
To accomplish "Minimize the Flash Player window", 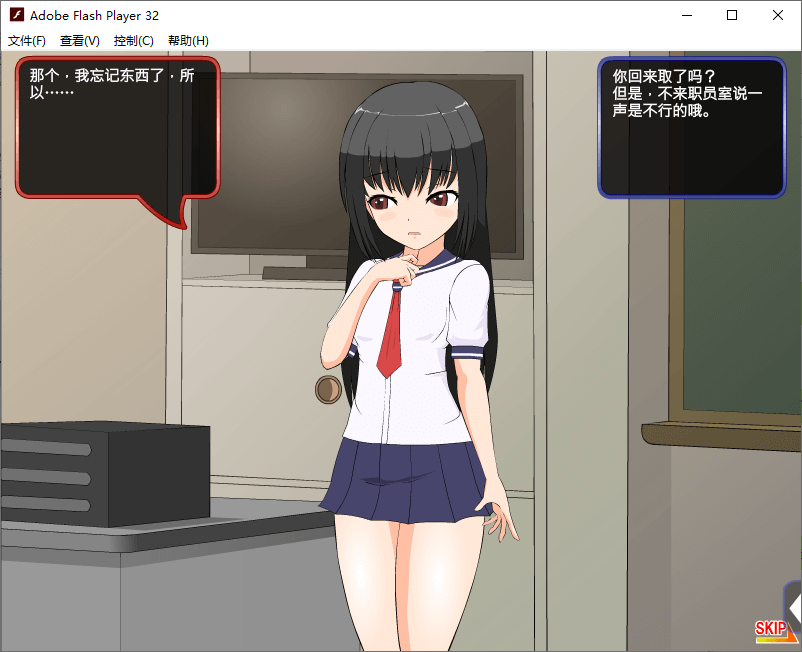I will (x=686, y=16).
